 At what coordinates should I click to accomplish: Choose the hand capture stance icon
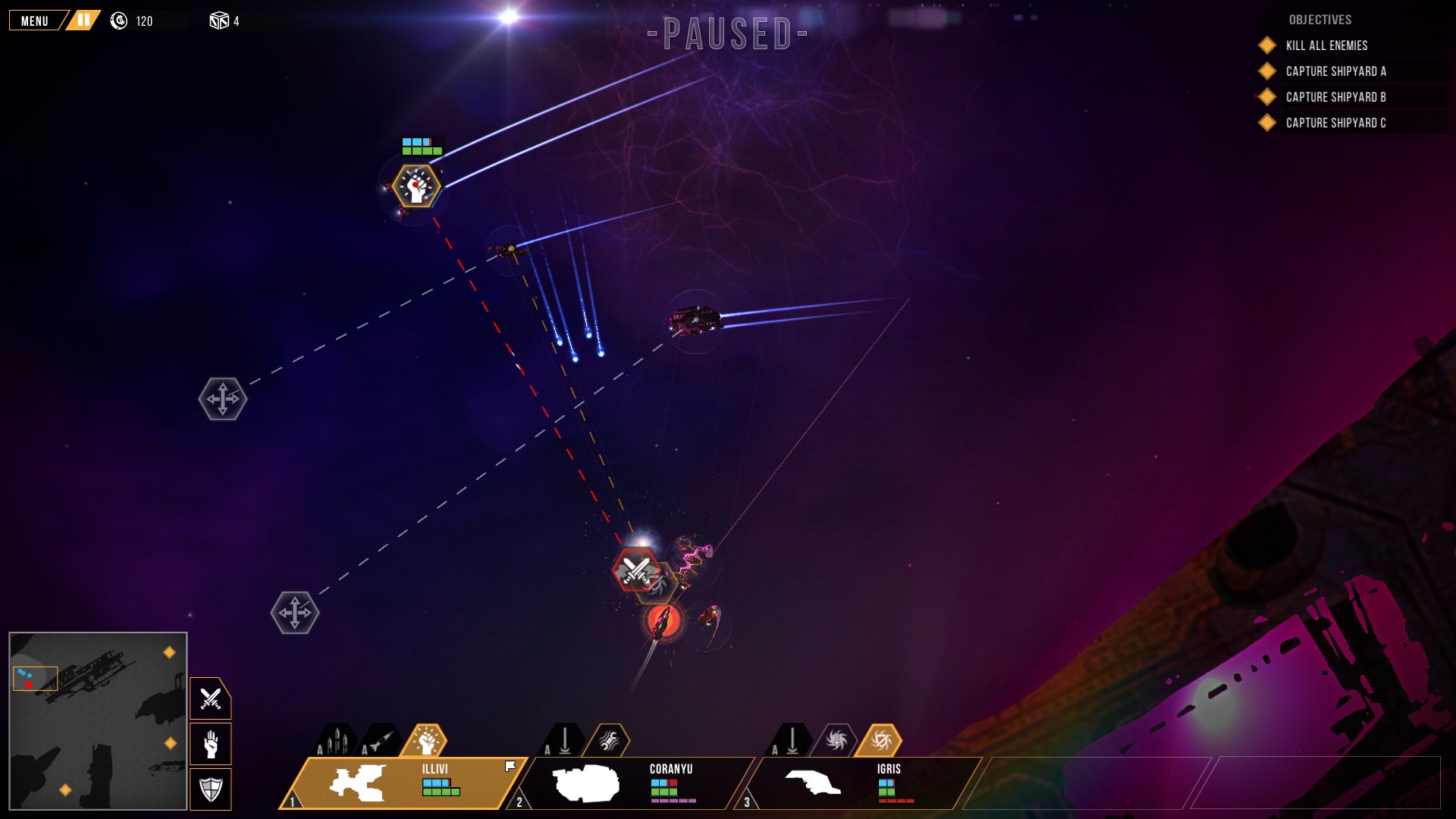pyautogui.click(x=209, y=743)
